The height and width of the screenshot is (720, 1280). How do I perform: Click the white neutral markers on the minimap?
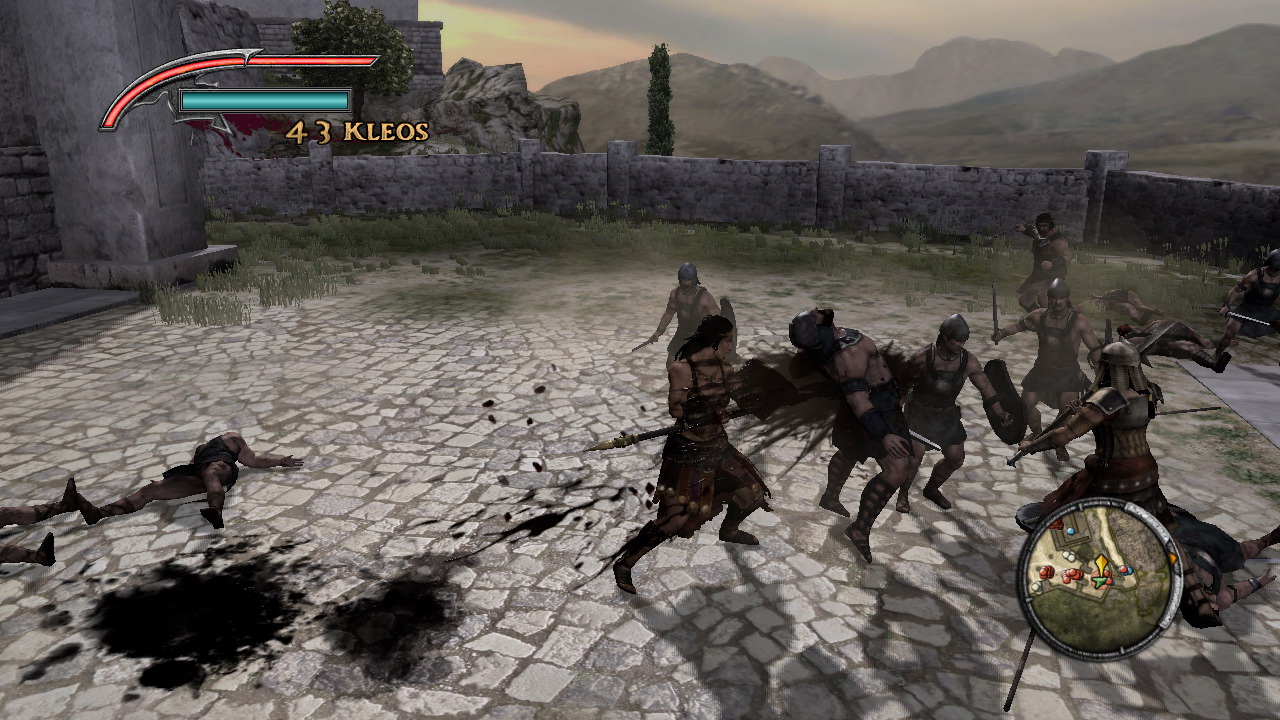(1068, 555)
